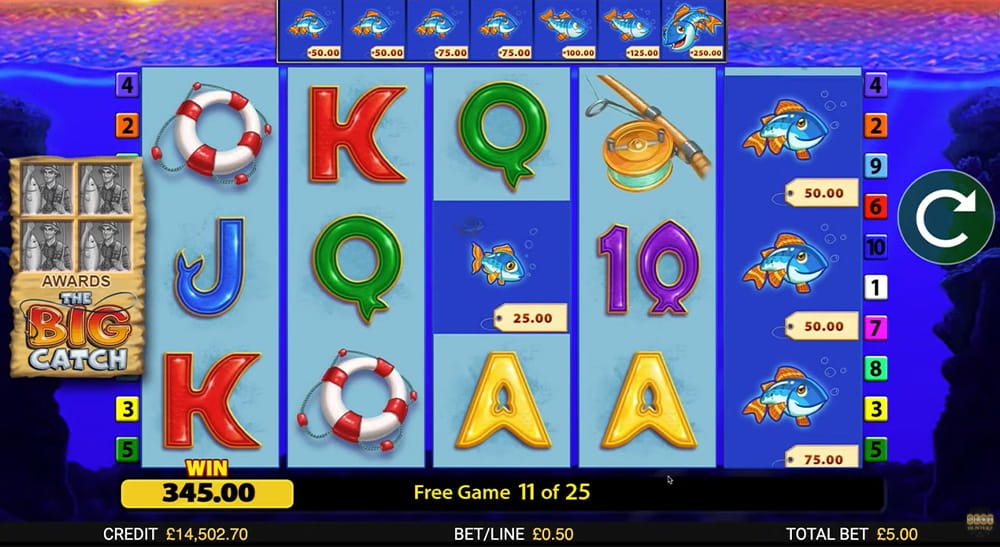Show the green payline 8 marker
The width and height of the screenshot is (1000, 547).
pyautogui.click(x=876, y=369)
